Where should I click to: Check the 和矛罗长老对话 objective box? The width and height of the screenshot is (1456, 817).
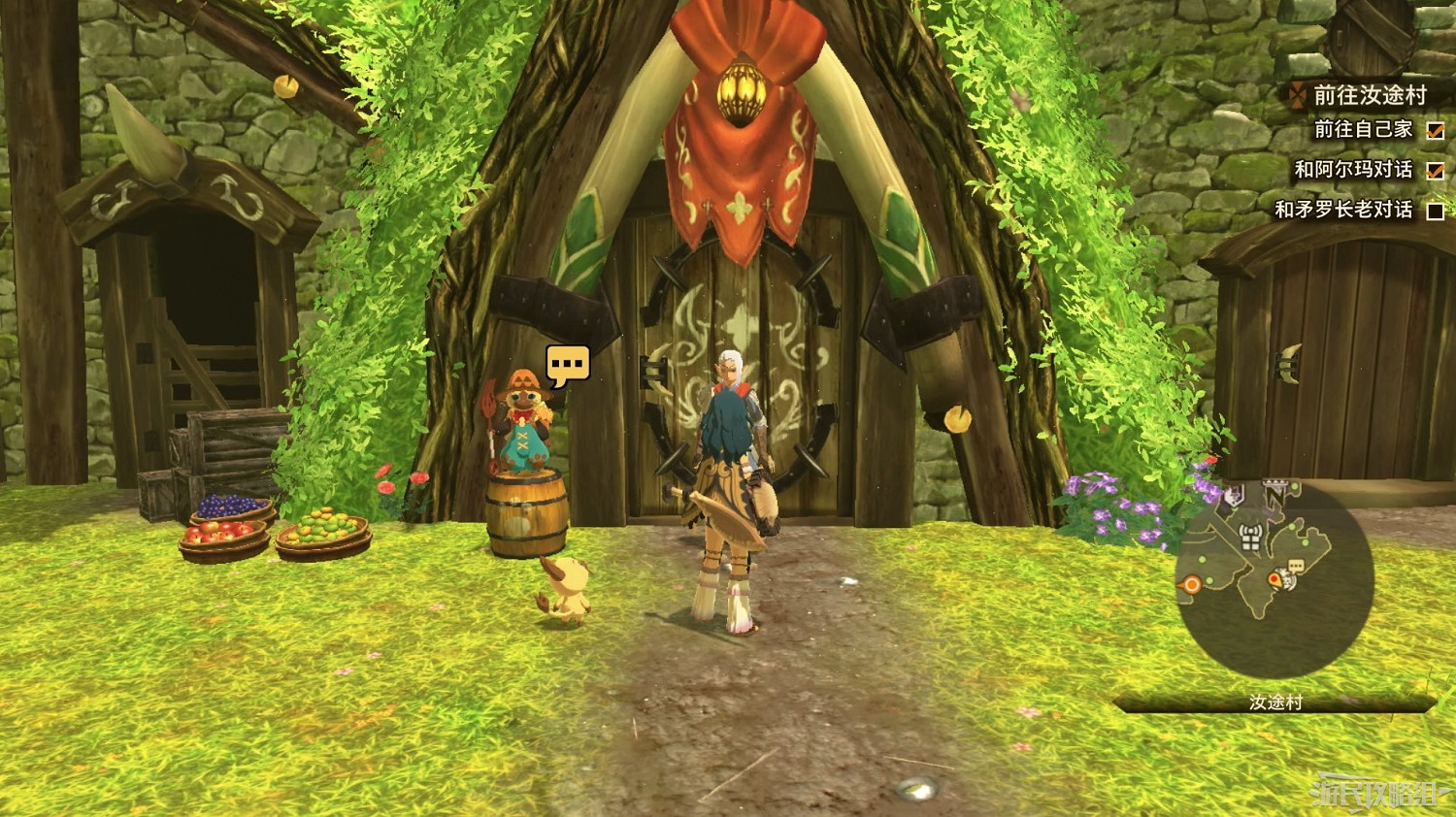[x=1435, y=210]
